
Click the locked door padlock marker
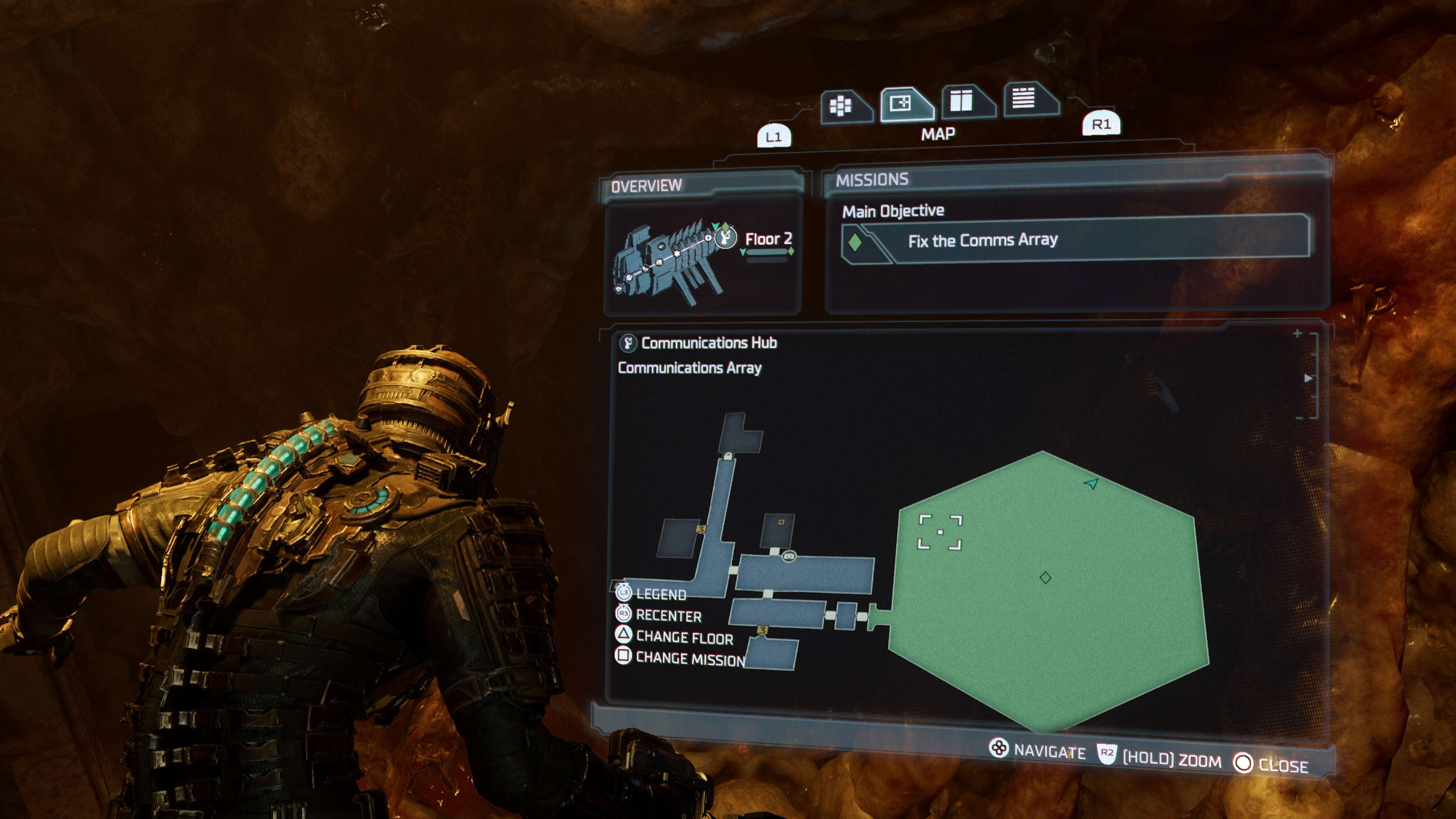[728, 455]
